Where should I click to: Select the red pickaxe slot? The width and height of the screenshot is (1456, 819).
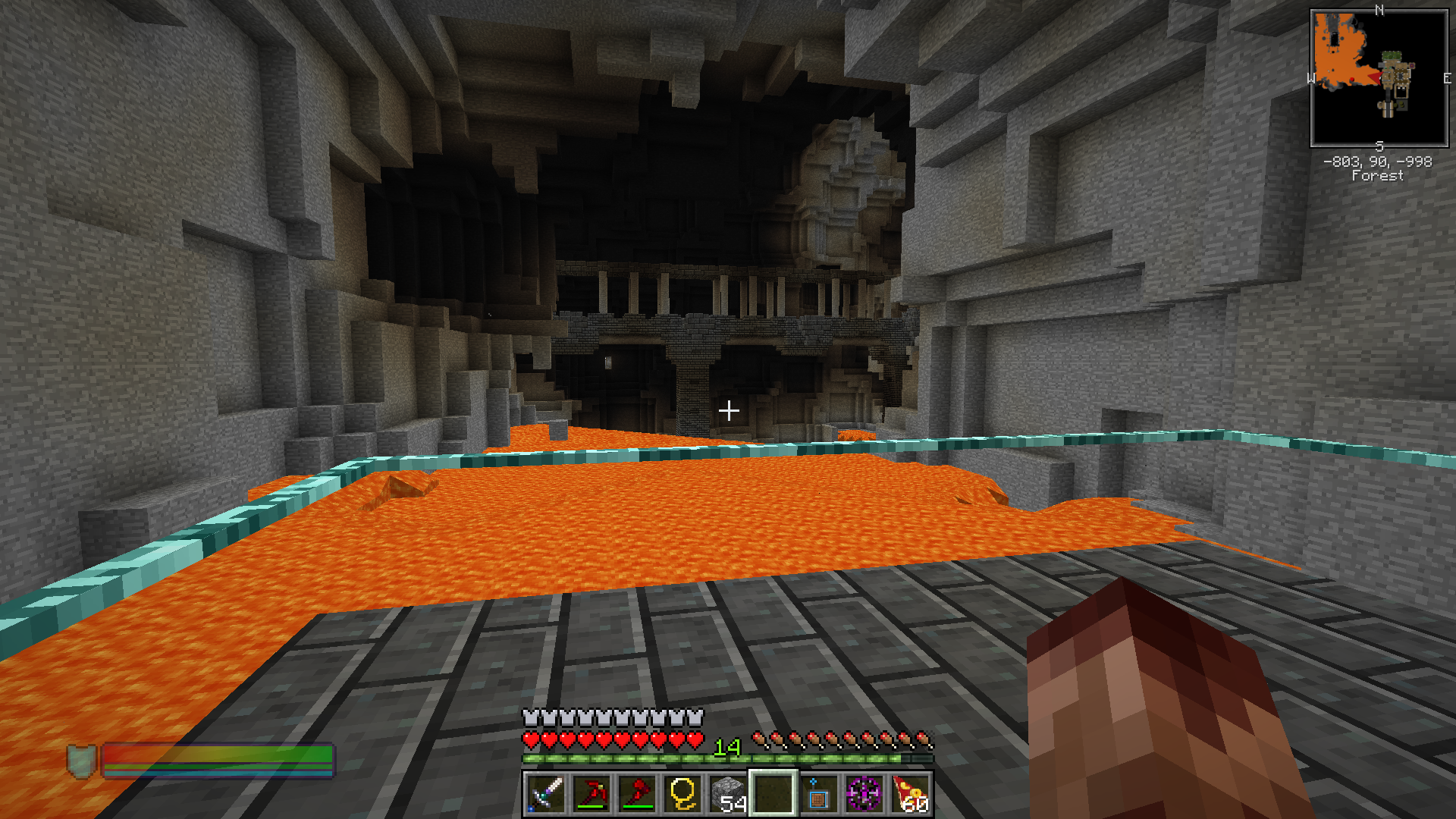point(591,794)
